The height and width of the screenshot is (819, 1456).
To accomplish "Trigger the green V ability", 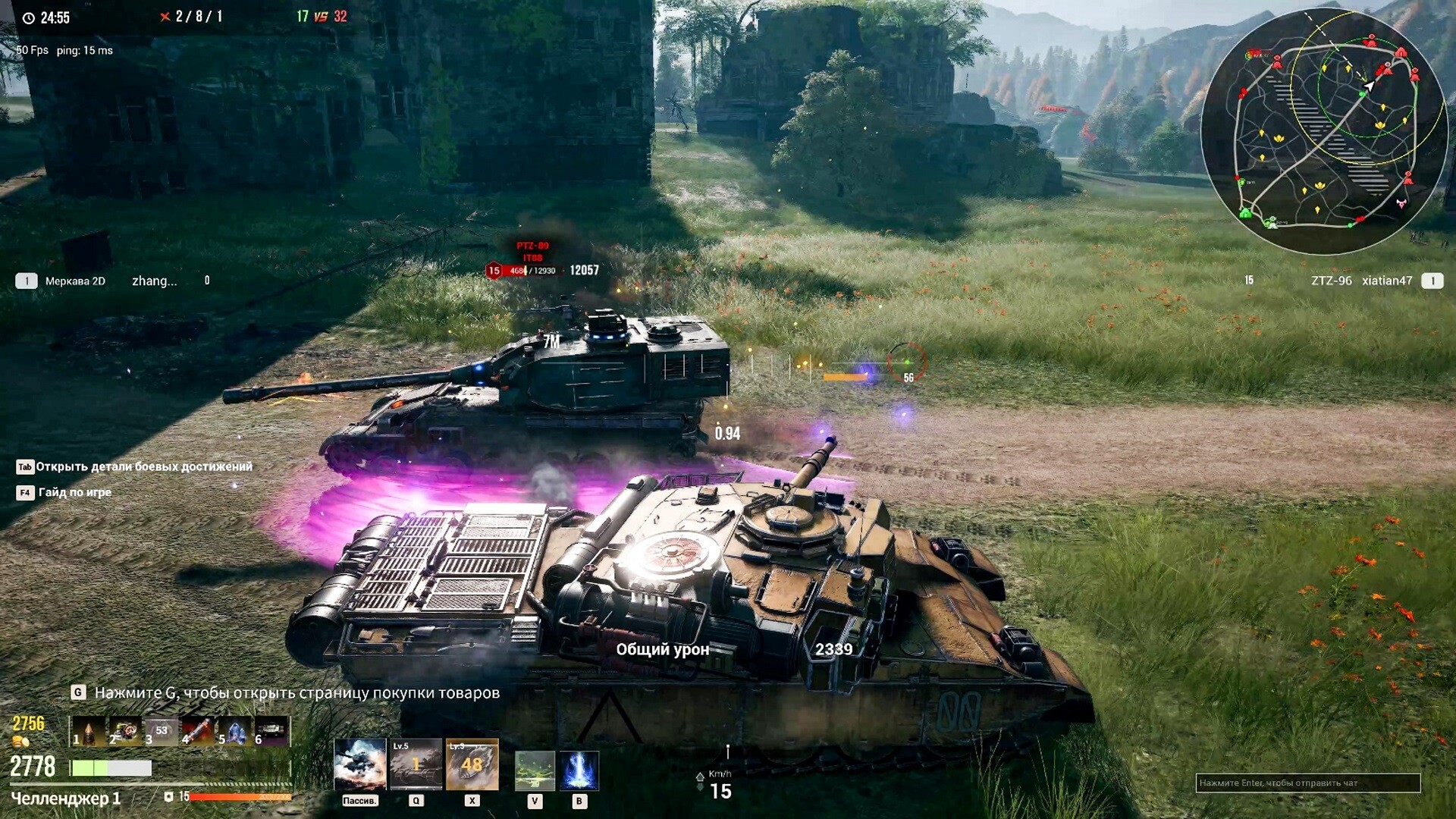I will click(535, 770).
